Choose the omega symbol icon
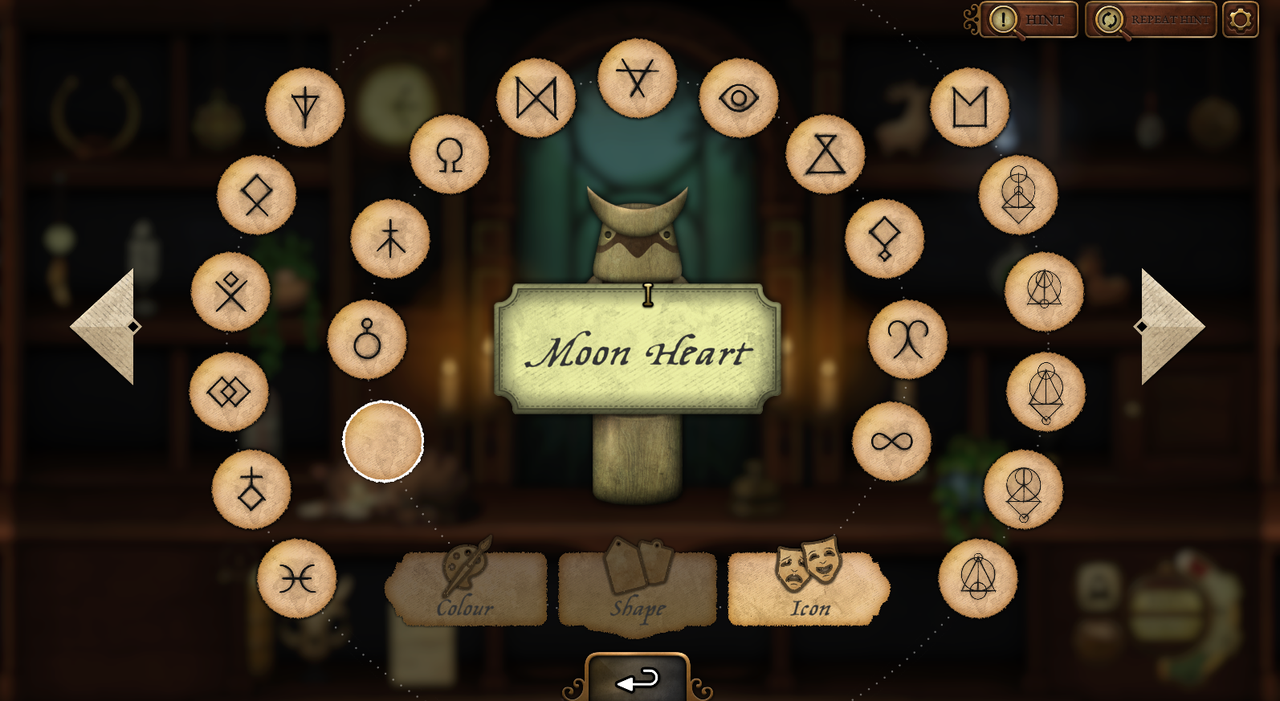 point(449,154)
